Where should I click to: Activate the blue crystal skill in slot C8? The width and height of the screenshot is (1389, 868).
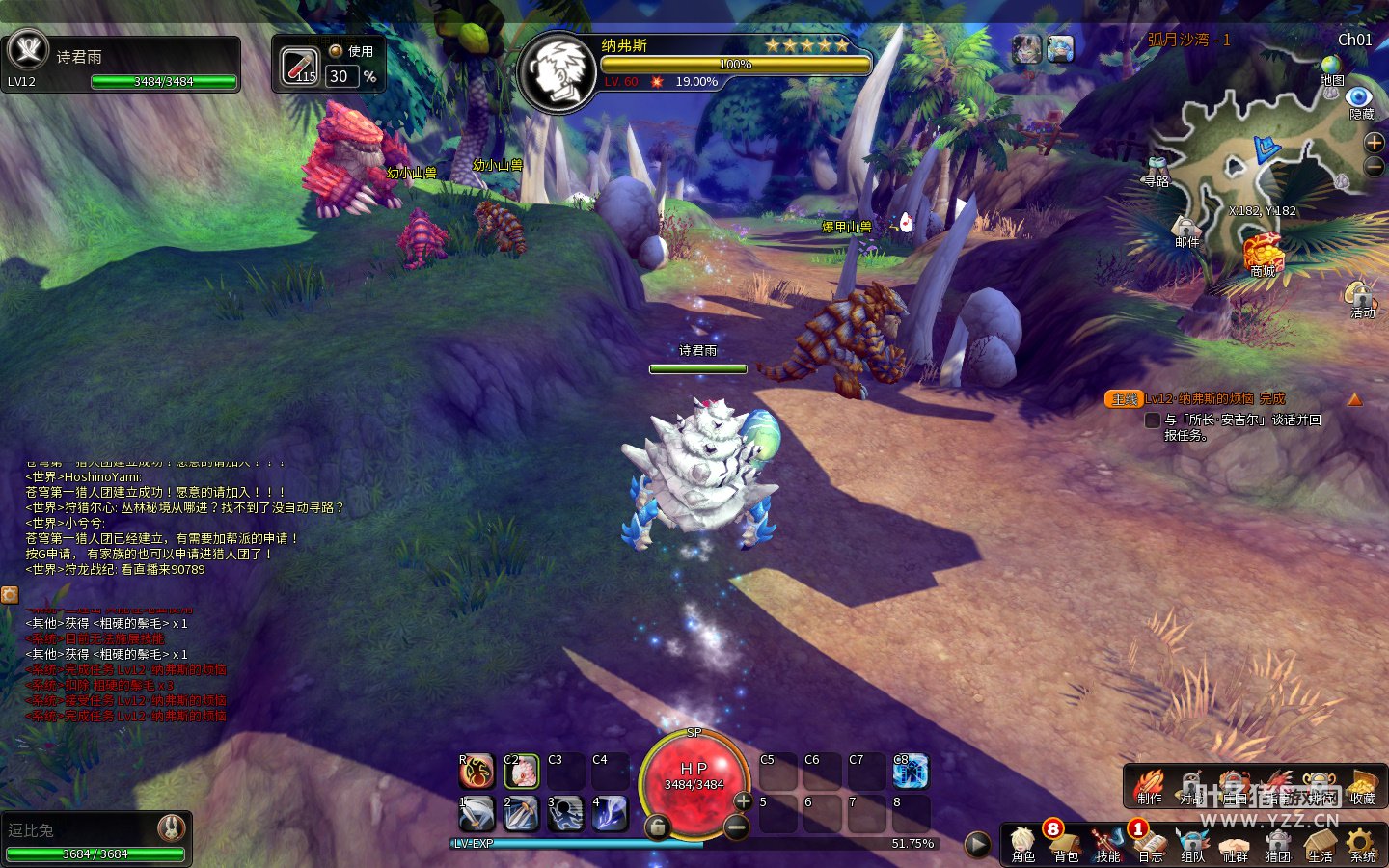click(910, 771)
